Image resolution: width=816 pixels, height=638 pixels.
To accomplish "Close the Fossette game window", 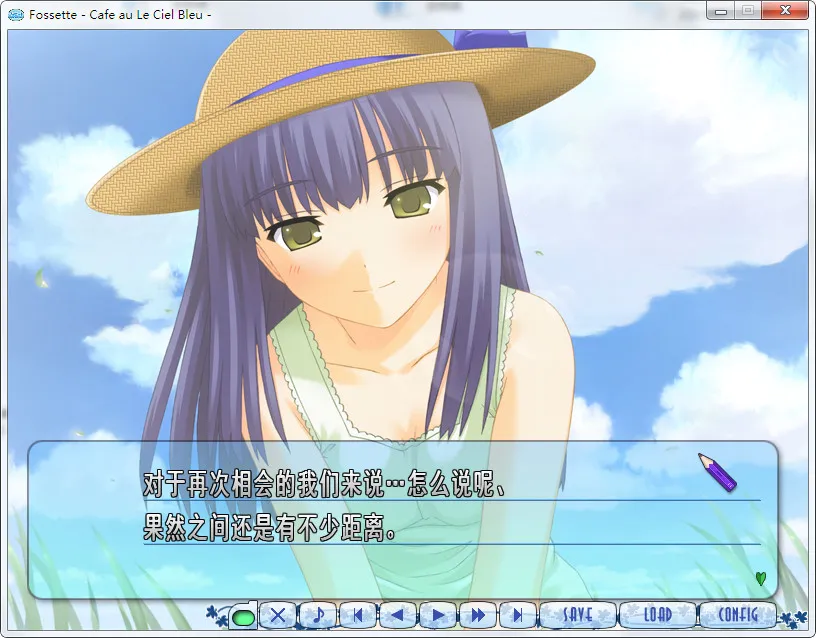I will [784, 11].
